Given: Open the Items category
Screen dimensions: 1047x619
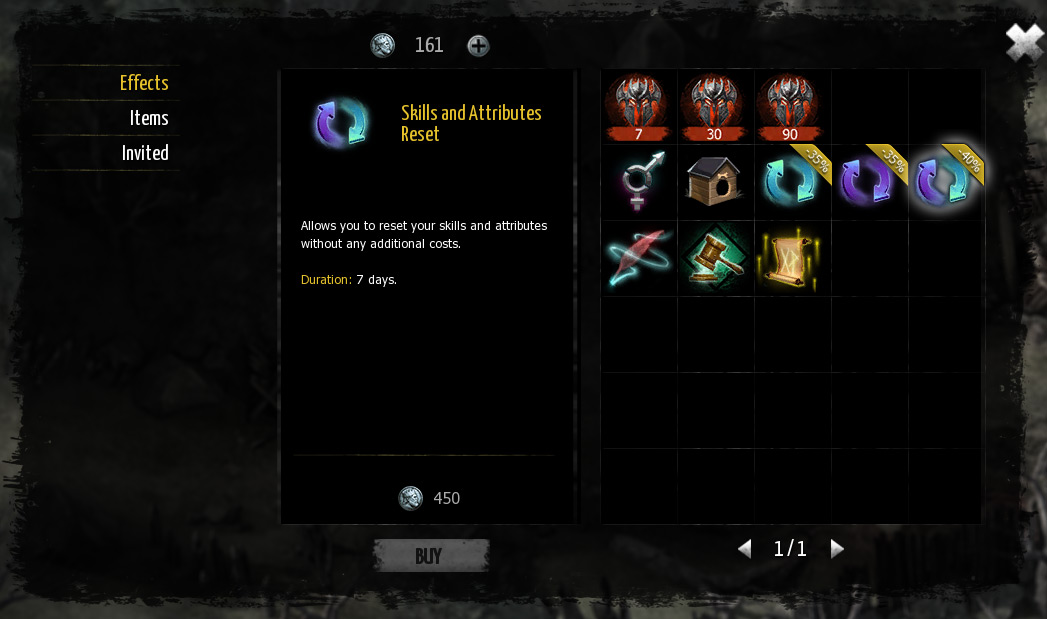Looking at the screenshot, I should [x=149, y=118].
